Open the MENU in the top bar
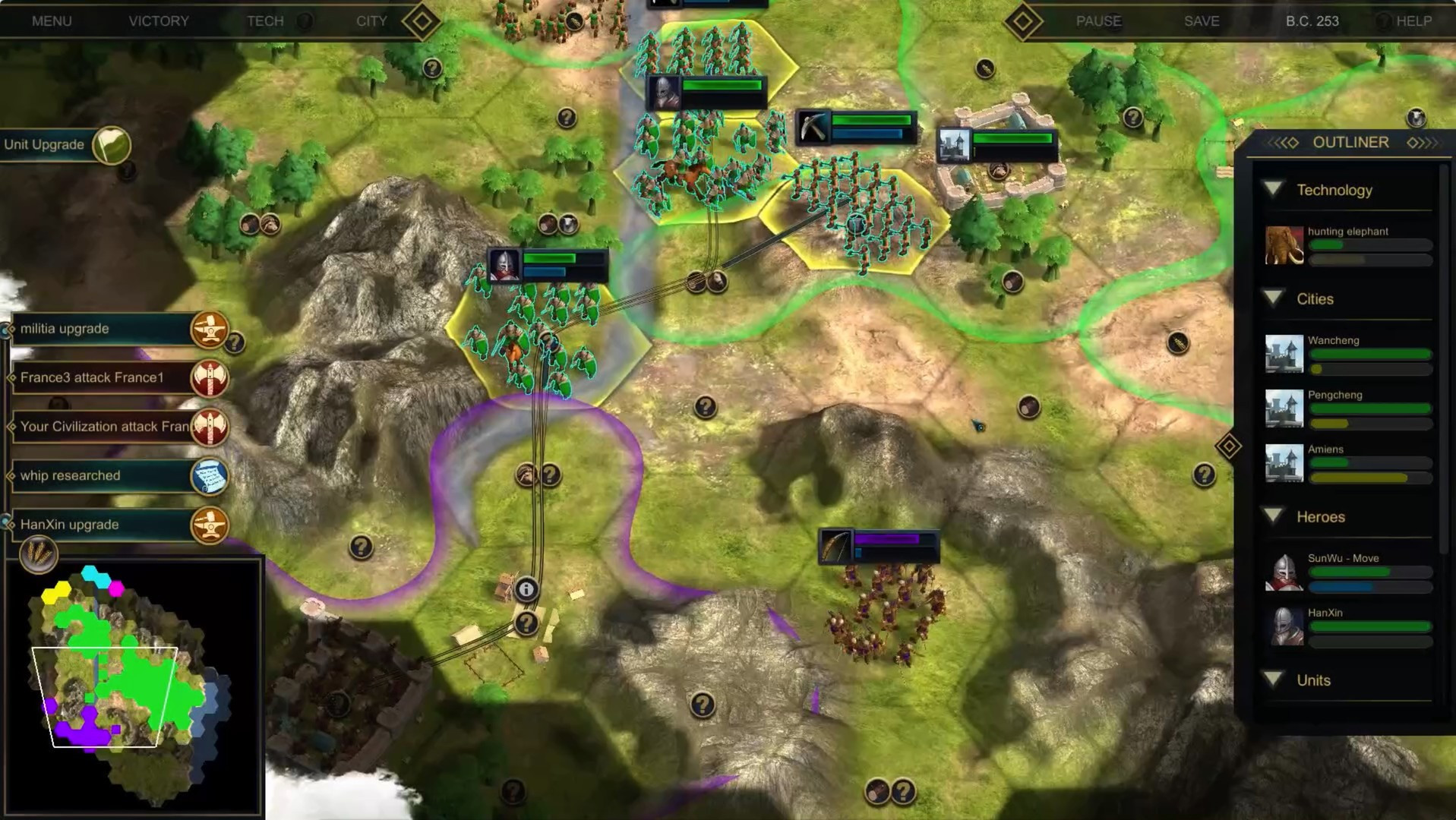Screen dimensions: 1456x820 (x=52, y=21)
